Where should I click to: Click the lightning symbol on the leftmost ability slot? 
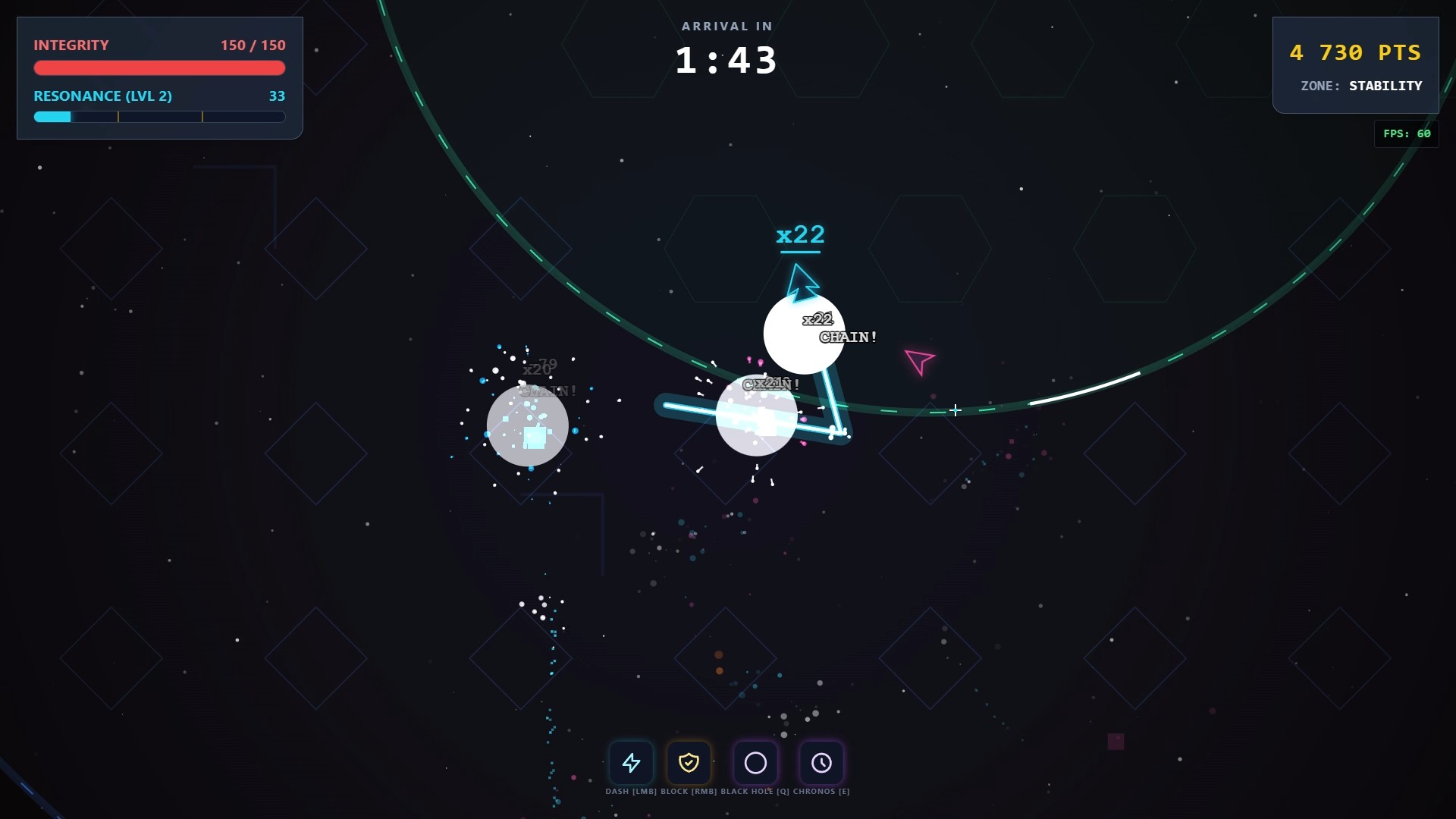click(632, 763)
